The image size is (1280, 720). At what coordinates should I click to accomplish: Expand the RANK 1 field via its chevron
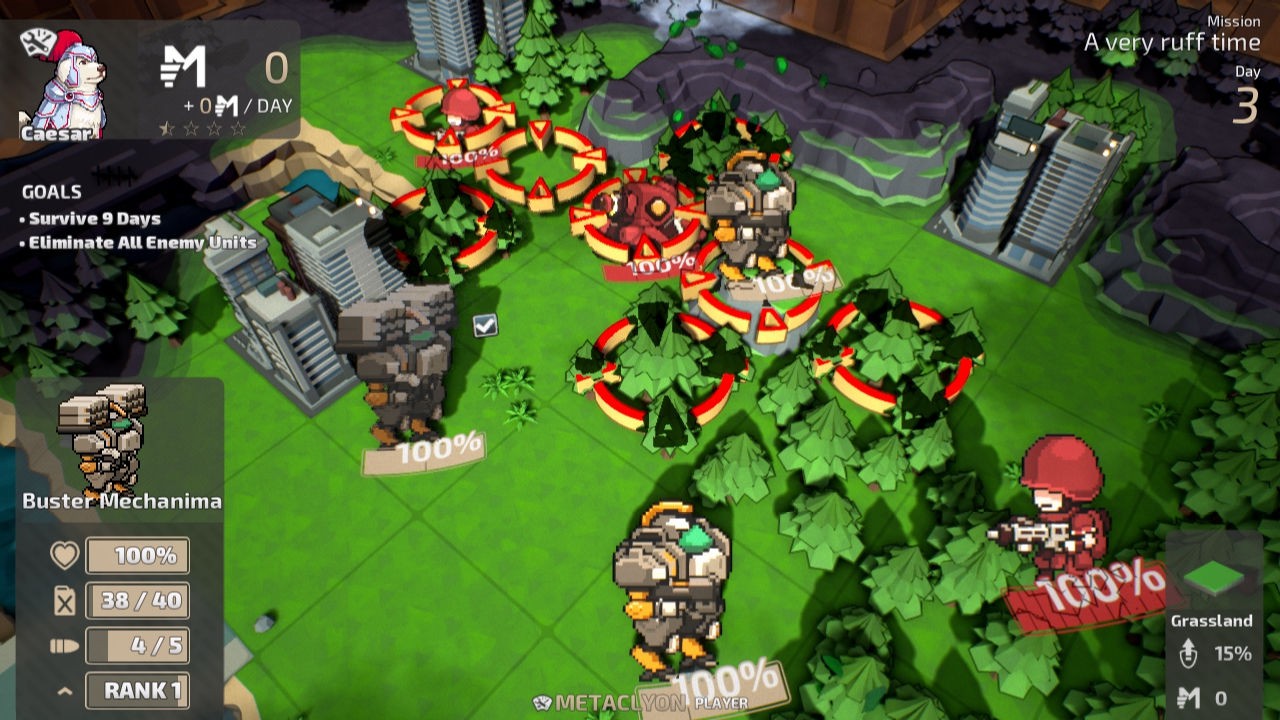click(x=62, y=691)
